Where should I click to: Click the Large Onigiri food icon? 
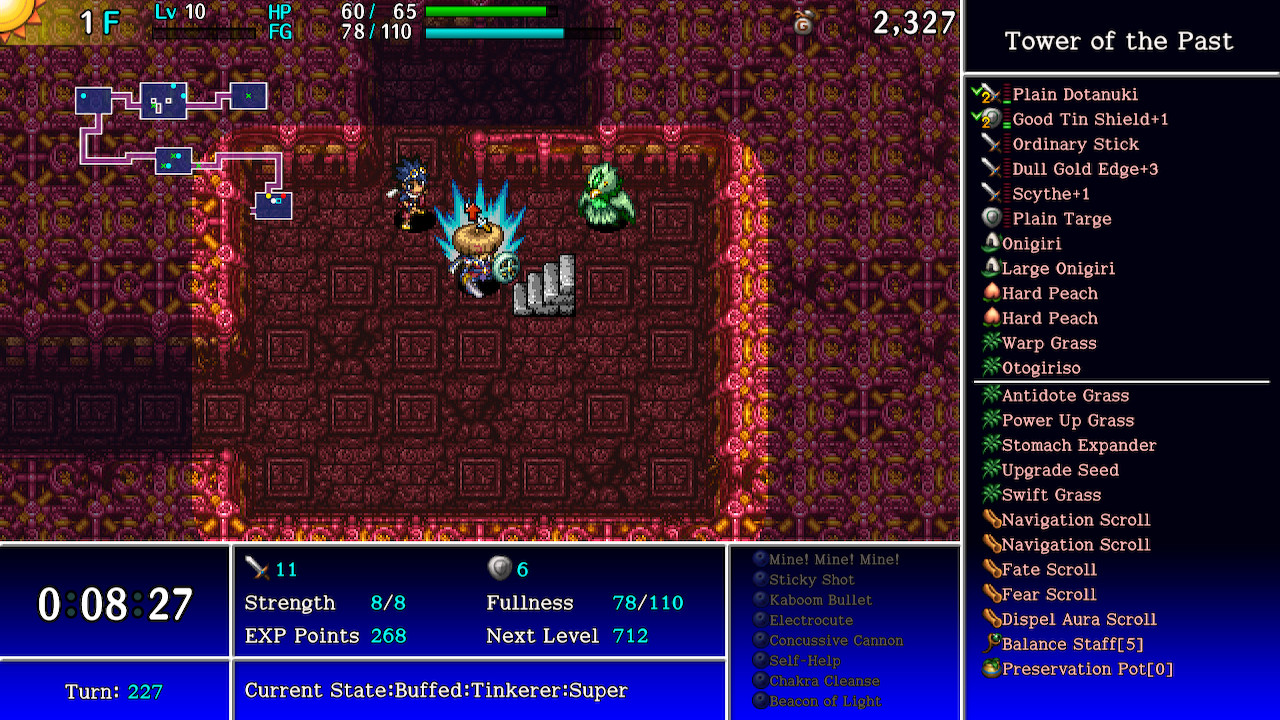(992, 268)
